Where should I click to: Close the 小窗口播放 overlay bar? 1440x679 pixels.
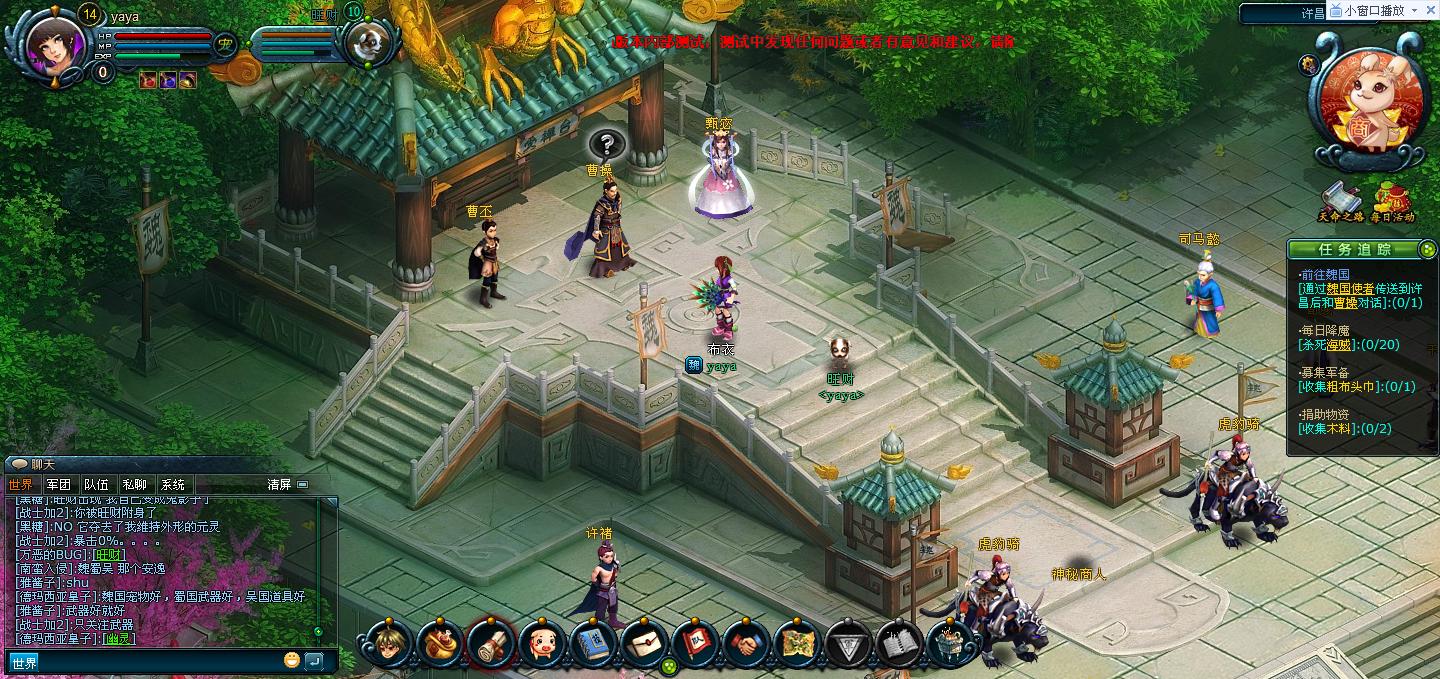pyautogui.click(x=1431, y=10)
